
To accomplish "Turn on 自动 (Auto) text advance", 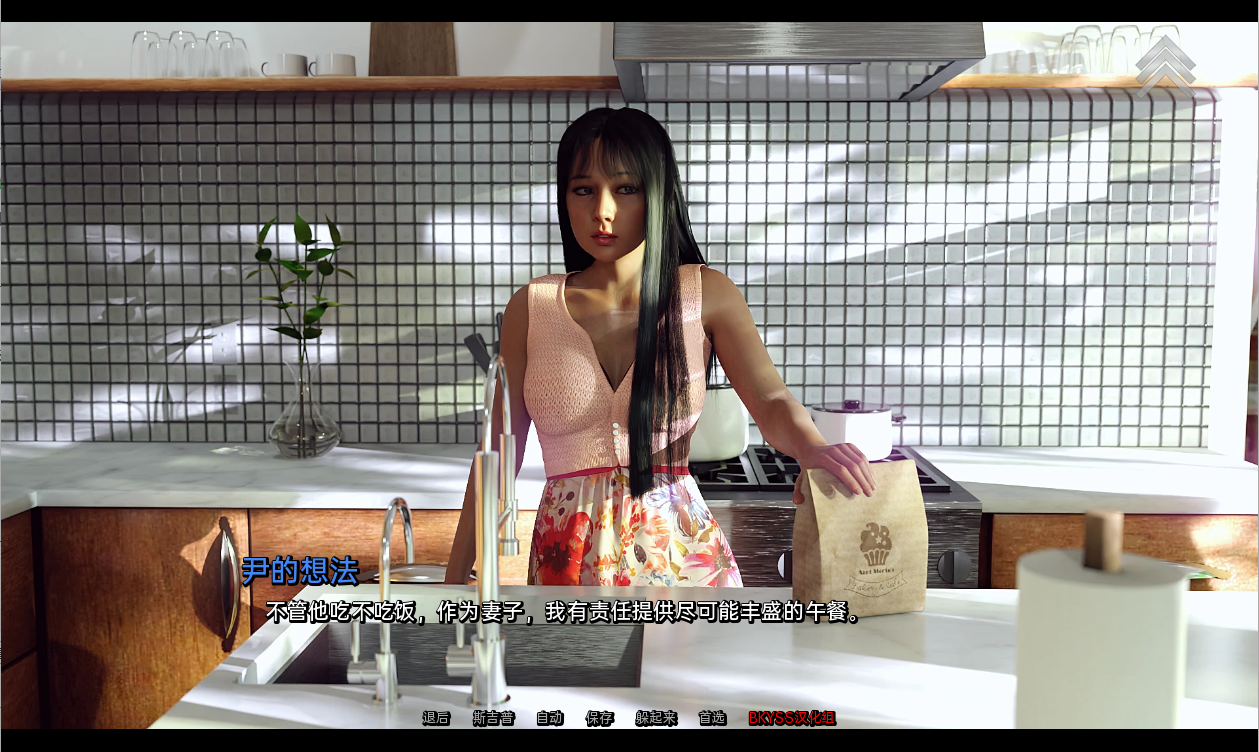I will (x=550, y=718).
